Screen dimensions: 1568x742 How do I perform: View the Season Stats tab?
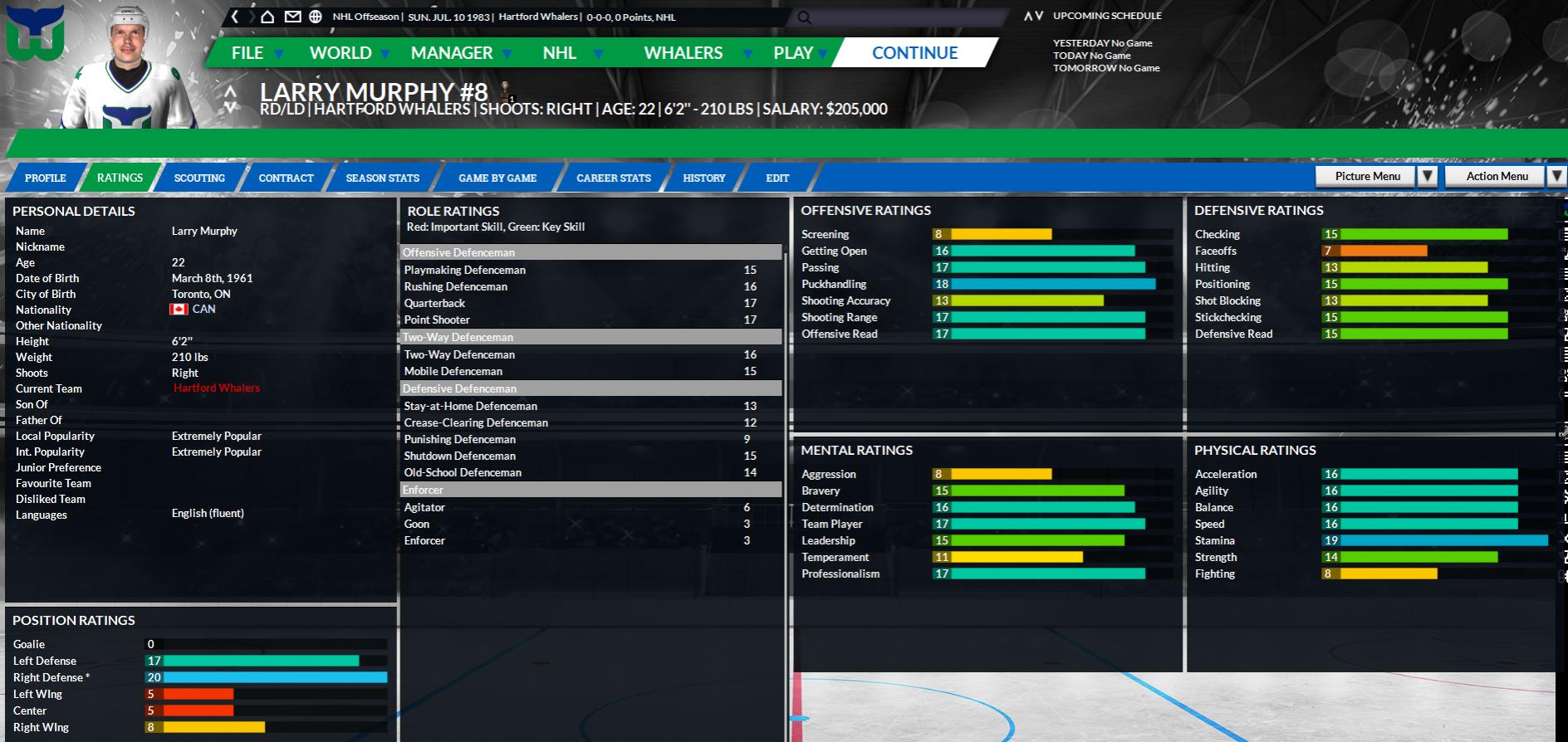(x=383, y=178)
